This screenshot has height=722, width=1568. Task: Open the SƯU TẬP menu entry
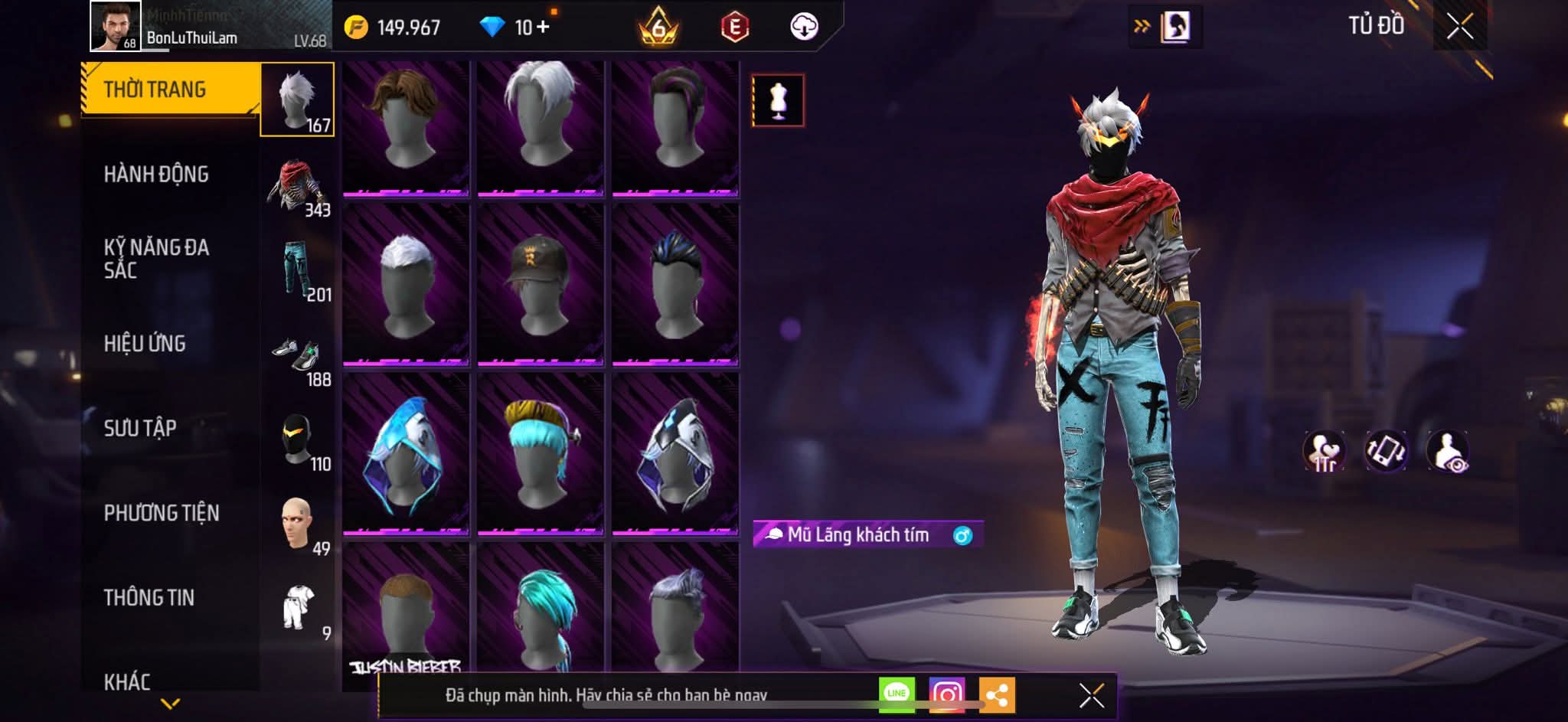[x=140, y=428]
